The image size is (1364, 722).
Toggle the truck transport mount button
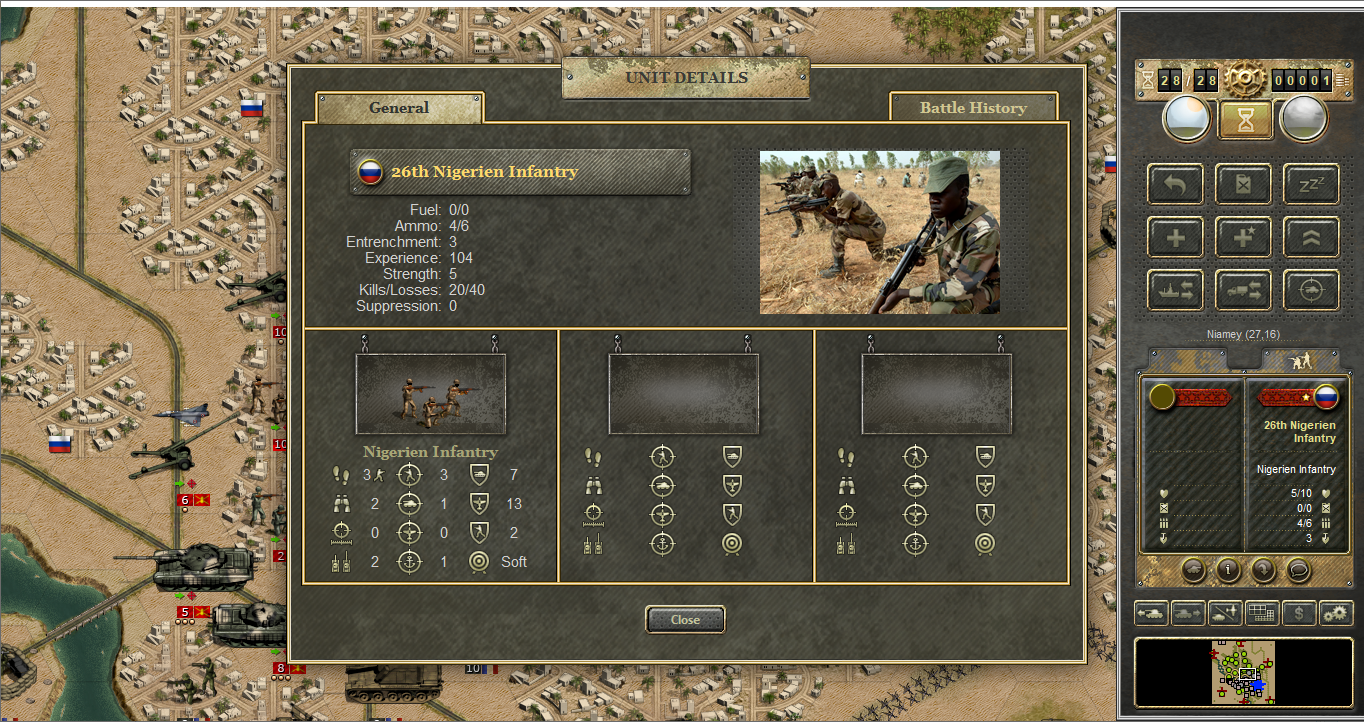(1242, 290)
